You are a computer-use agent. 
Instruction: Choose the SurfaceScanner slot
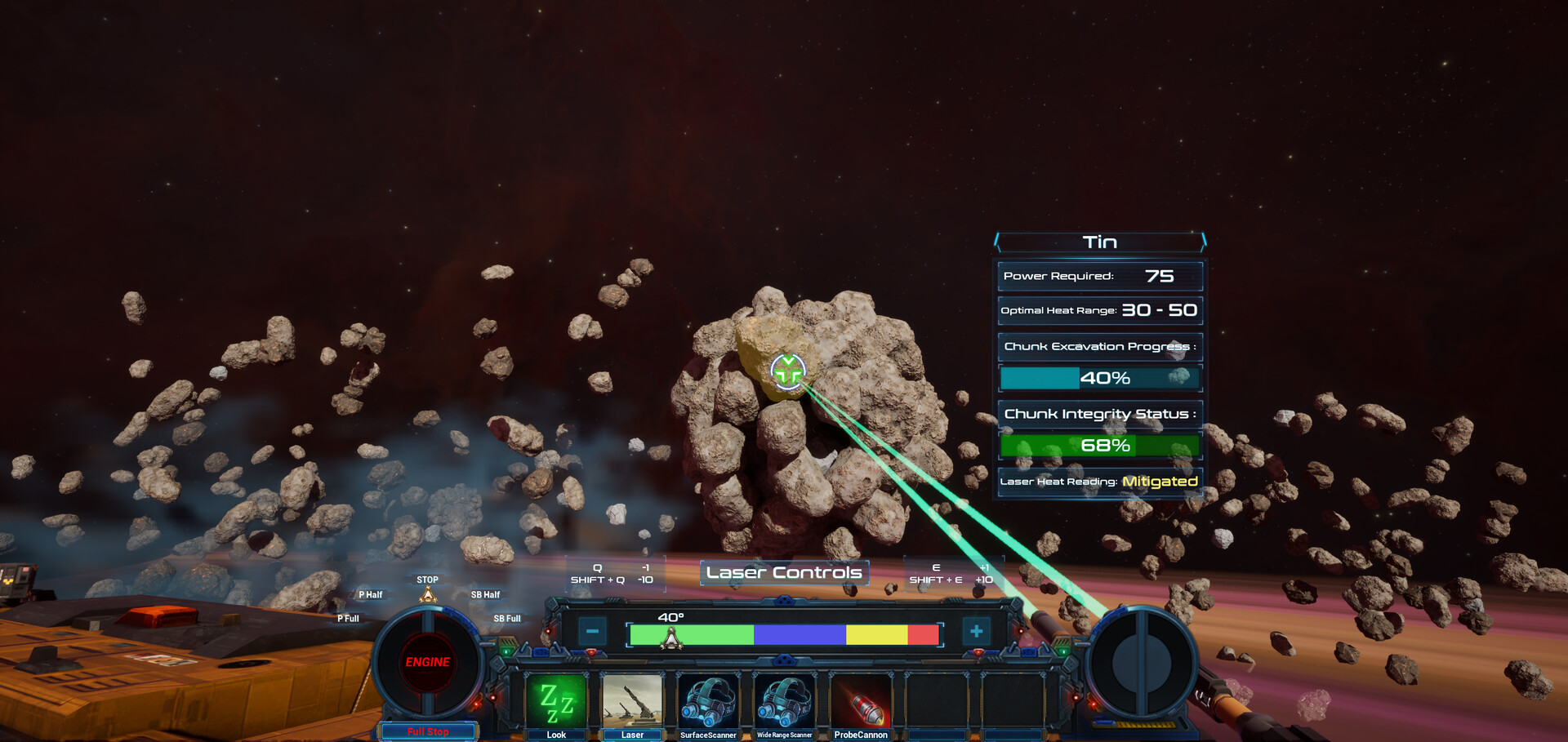(x=708, y=702)
